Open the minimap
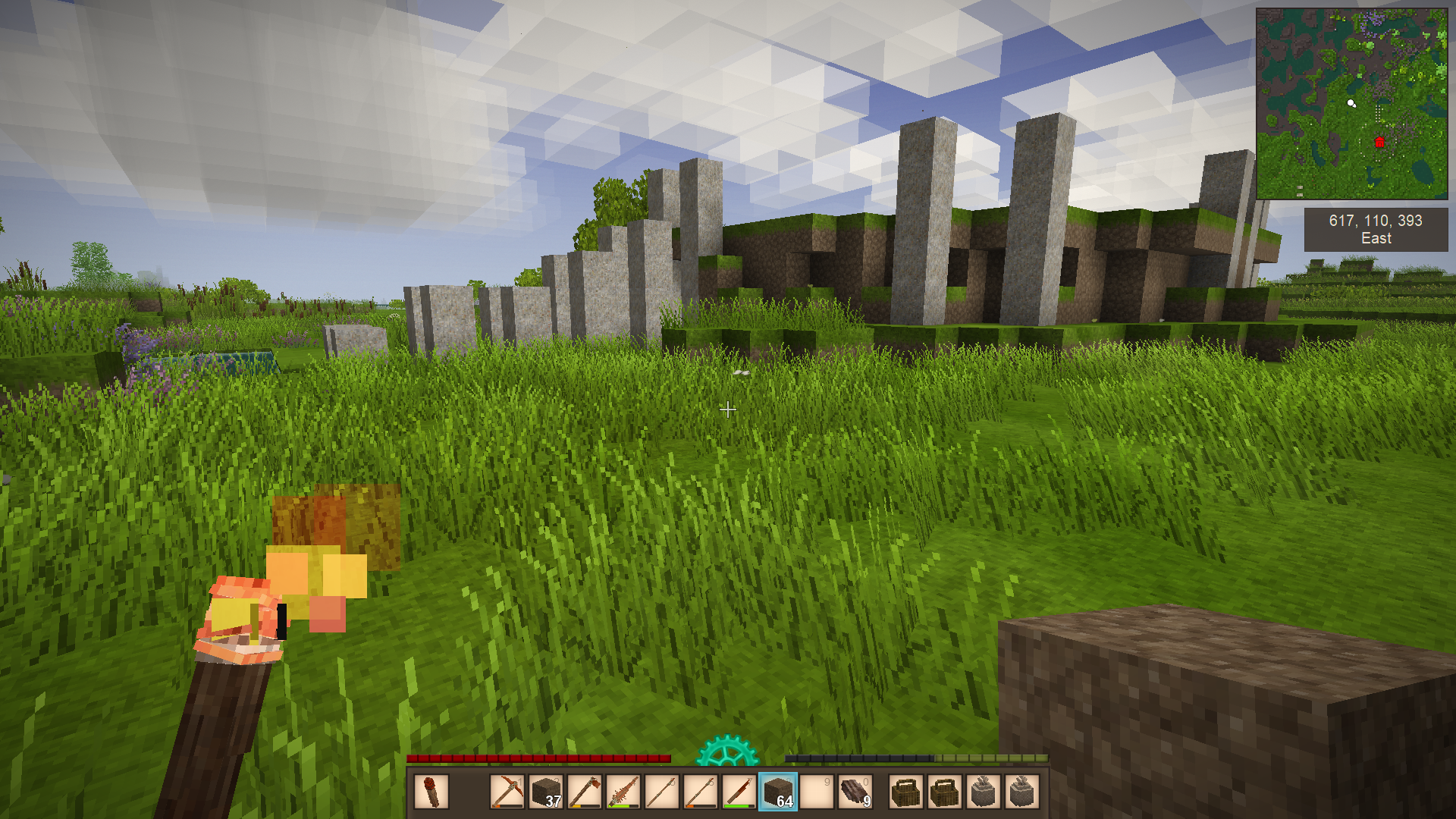The width and height of the screenshot is (1456, 819). [1351, 104]
